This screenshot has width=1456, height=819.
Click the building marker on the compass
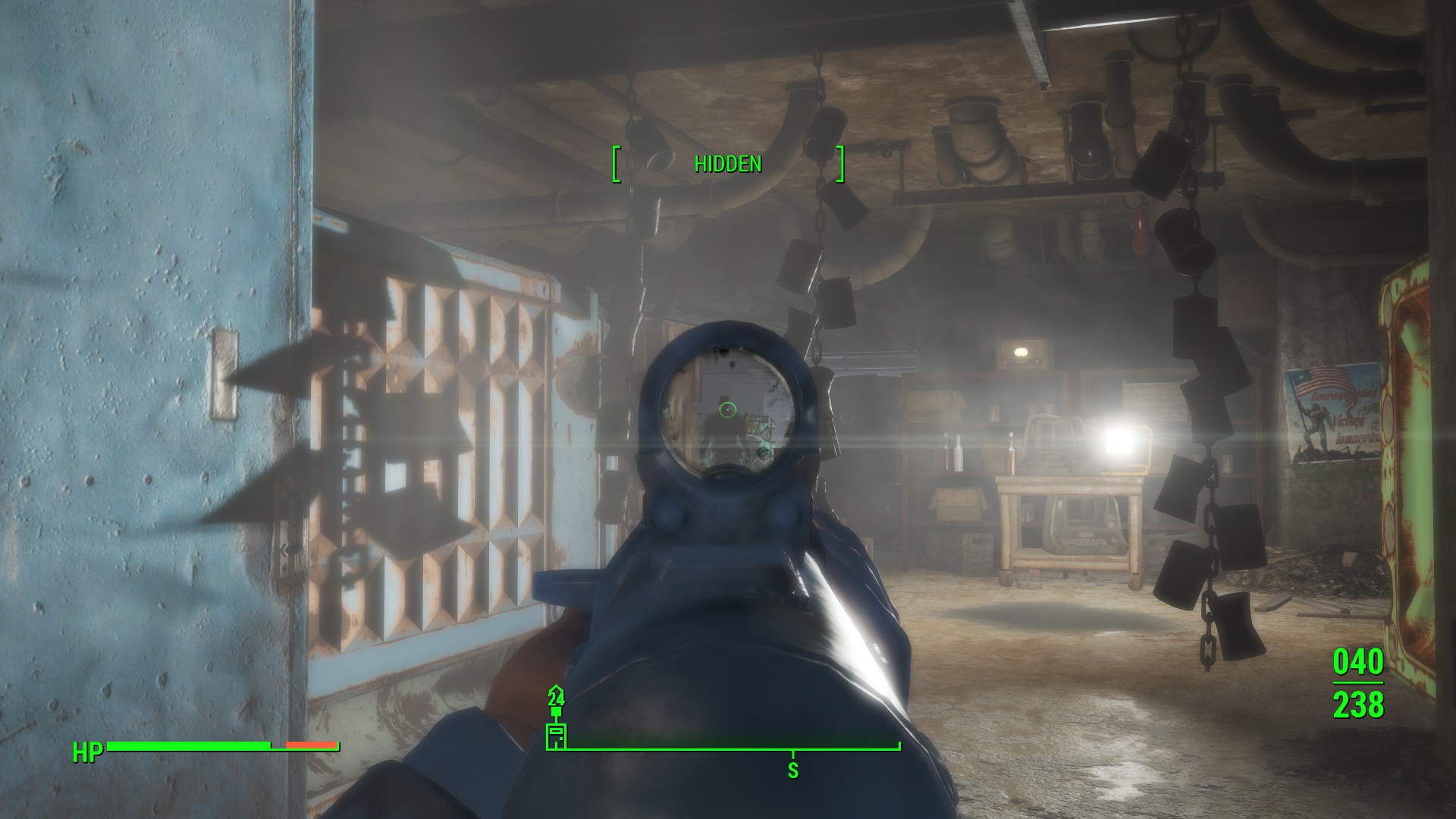[556, 736]
